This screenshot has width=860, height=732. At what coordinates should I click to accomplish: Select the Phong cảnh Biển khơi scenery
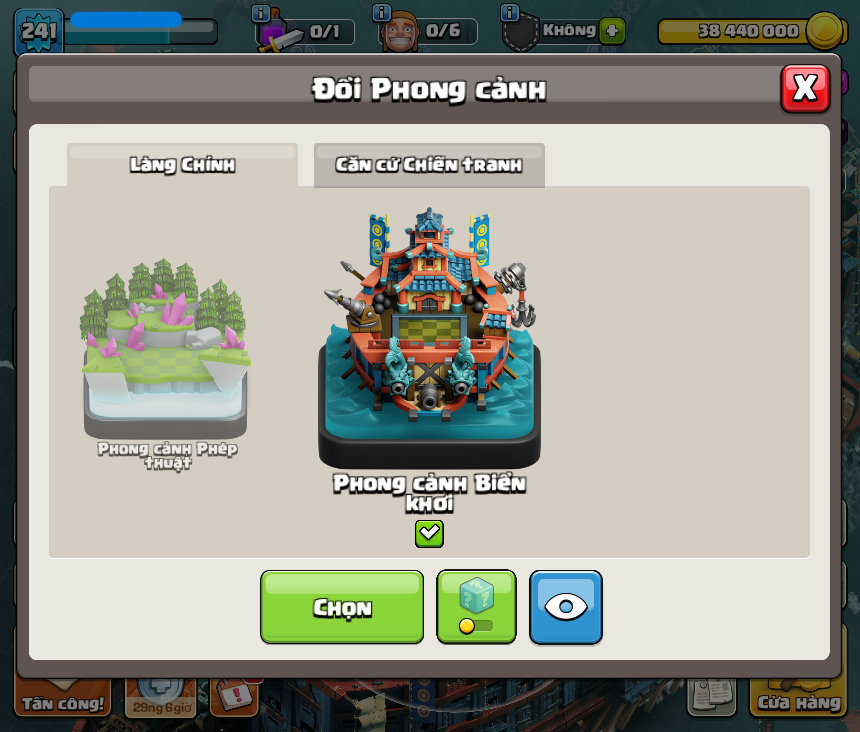tap(429, 340)
